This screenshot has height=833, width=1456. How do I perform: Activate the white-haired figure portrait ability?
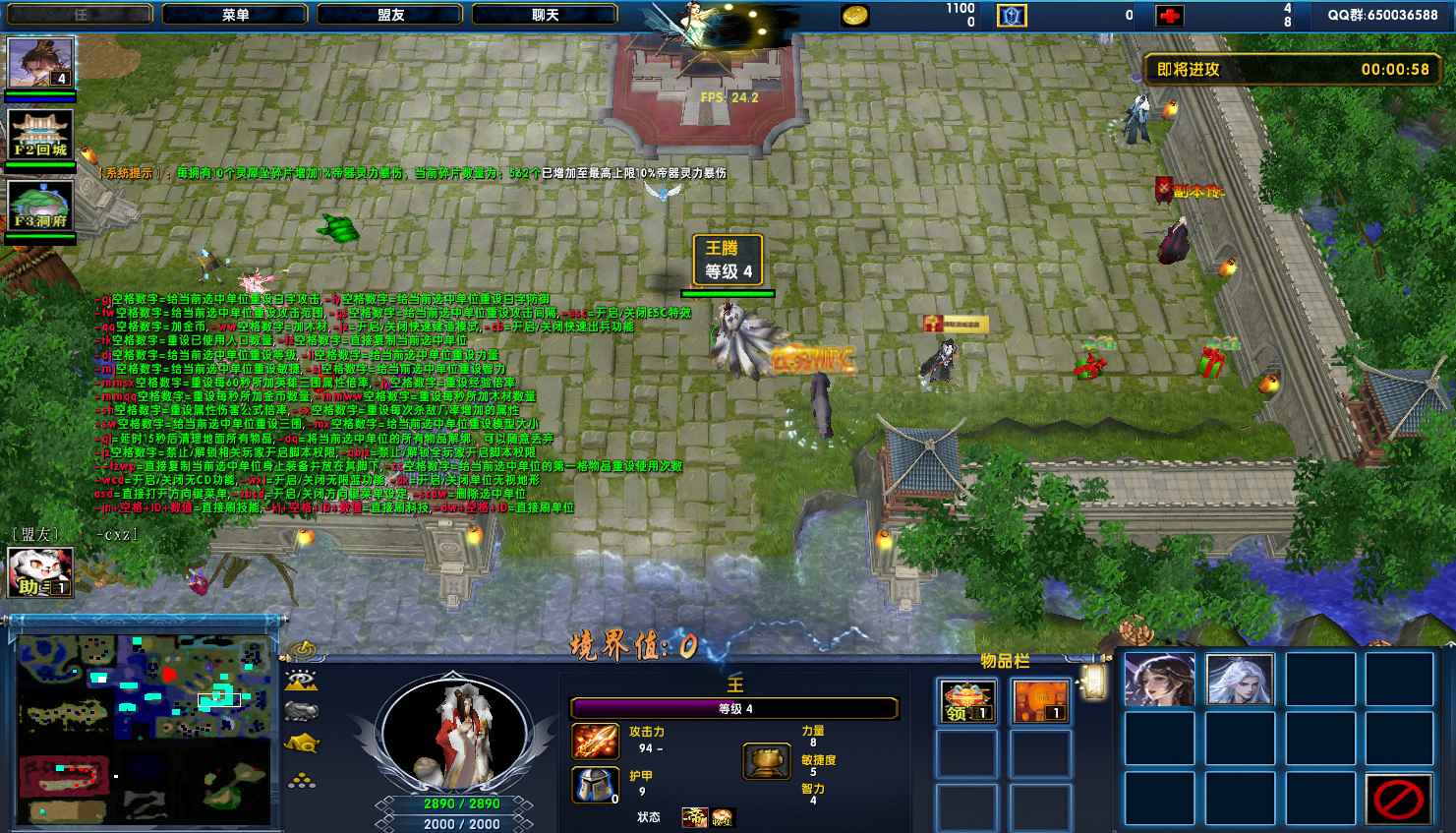pyautogui.click(x=1240, y=680)
